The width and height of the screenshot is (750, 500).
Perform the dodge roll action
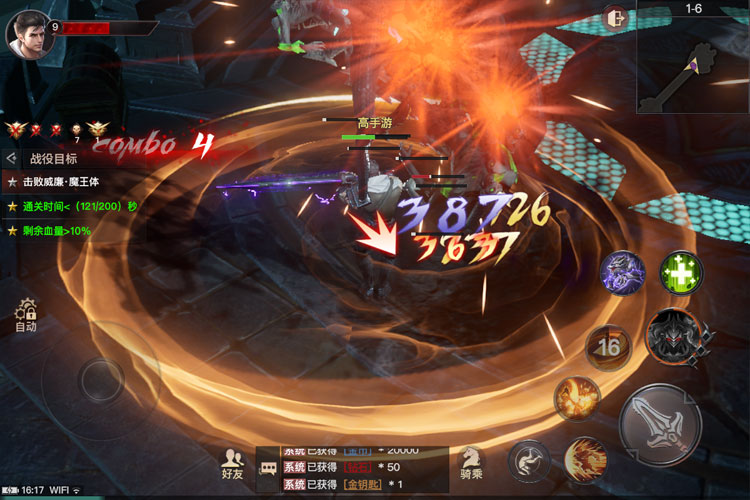click(x=529, y=461)
